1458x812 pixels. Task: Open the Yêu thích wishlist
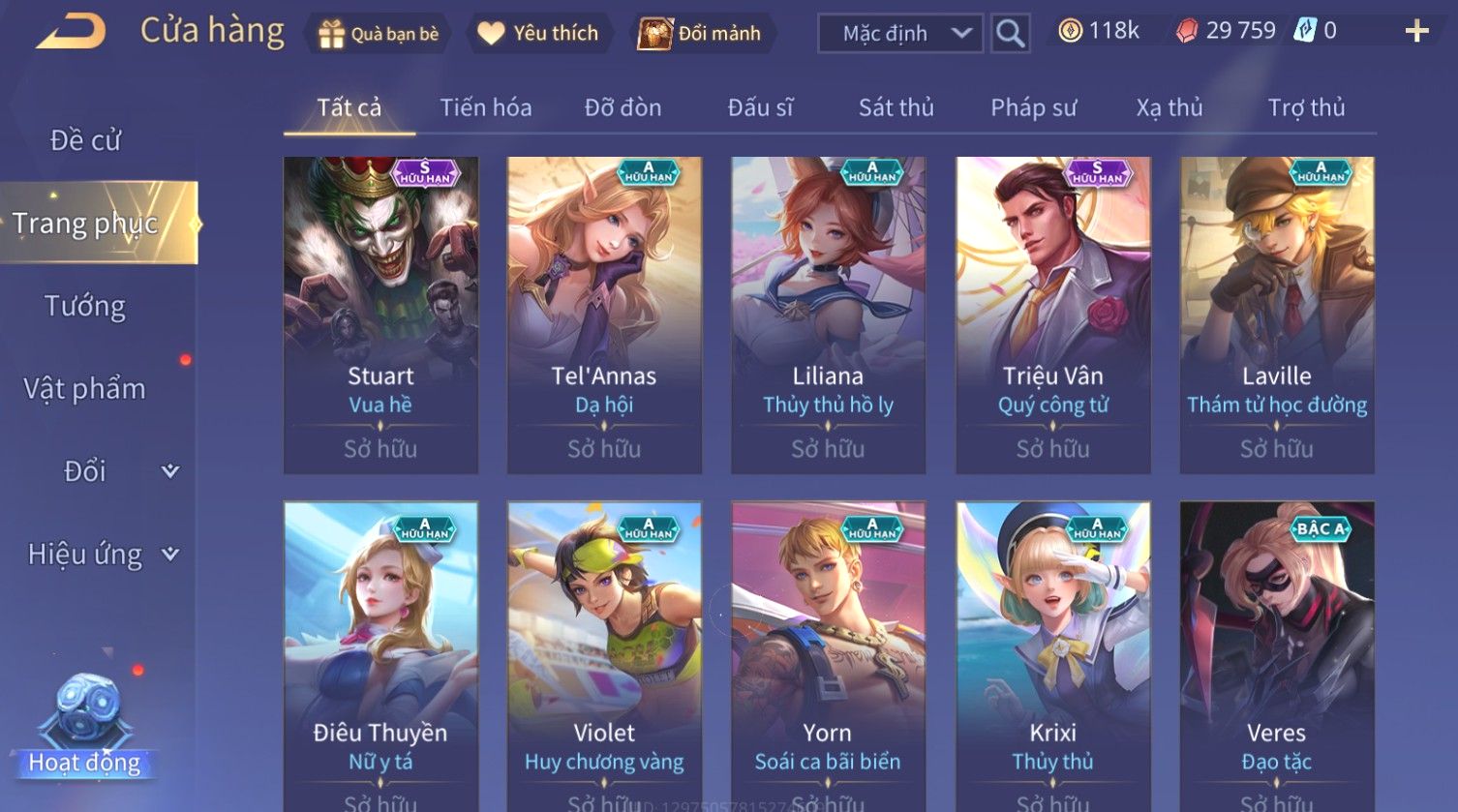point(540,34)
